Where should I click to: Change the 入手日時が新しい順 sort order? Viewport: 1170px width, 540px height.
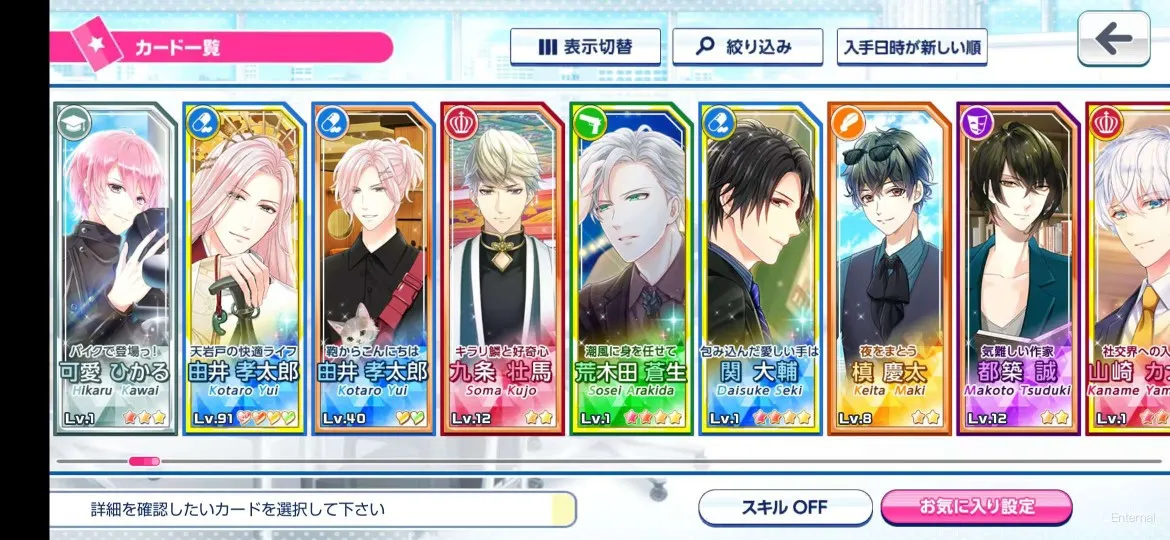pyautogui.click(x=912, y=47)
